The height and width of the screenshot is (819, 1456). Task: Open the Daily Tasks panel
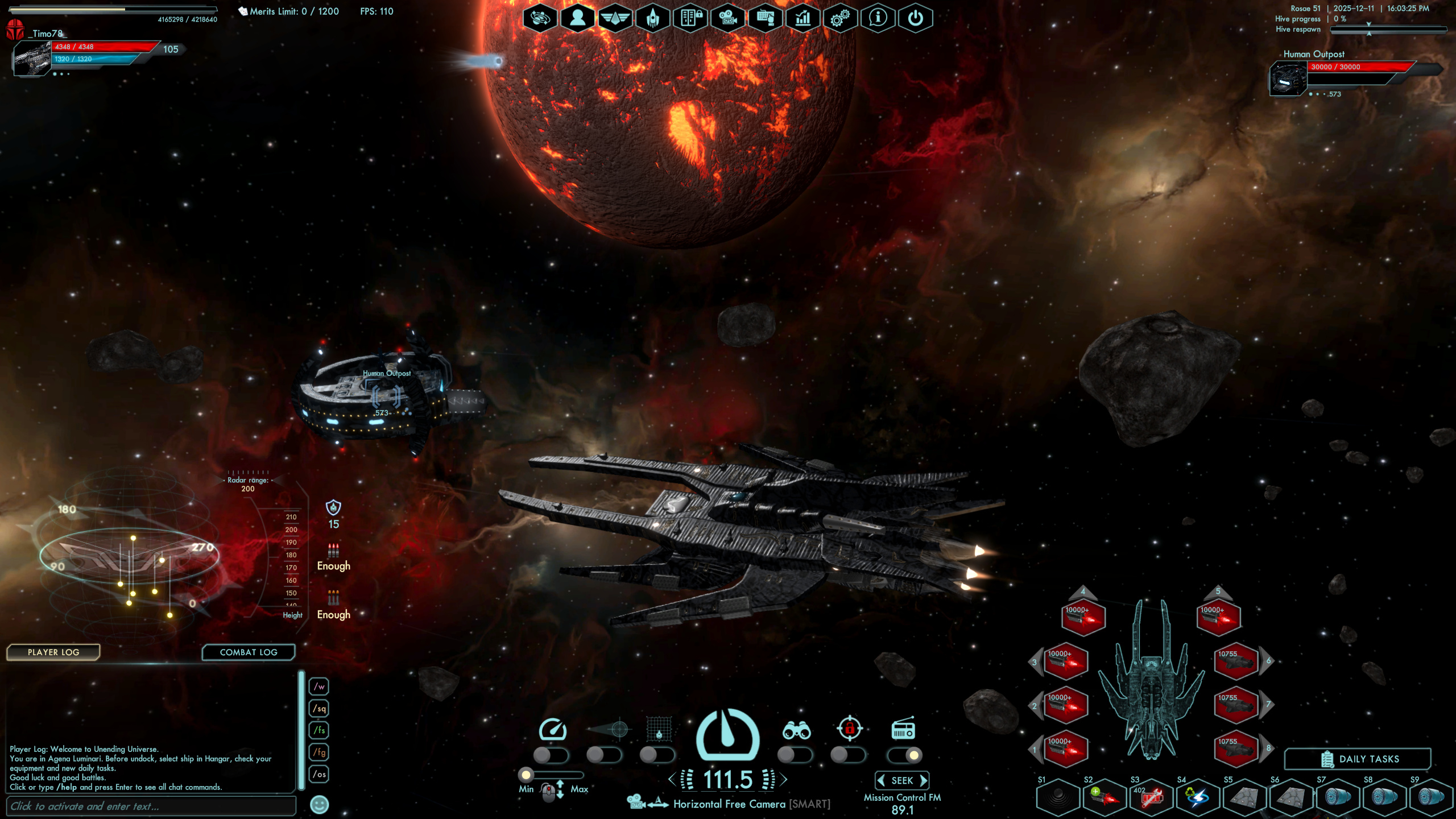coord(1358,759)
